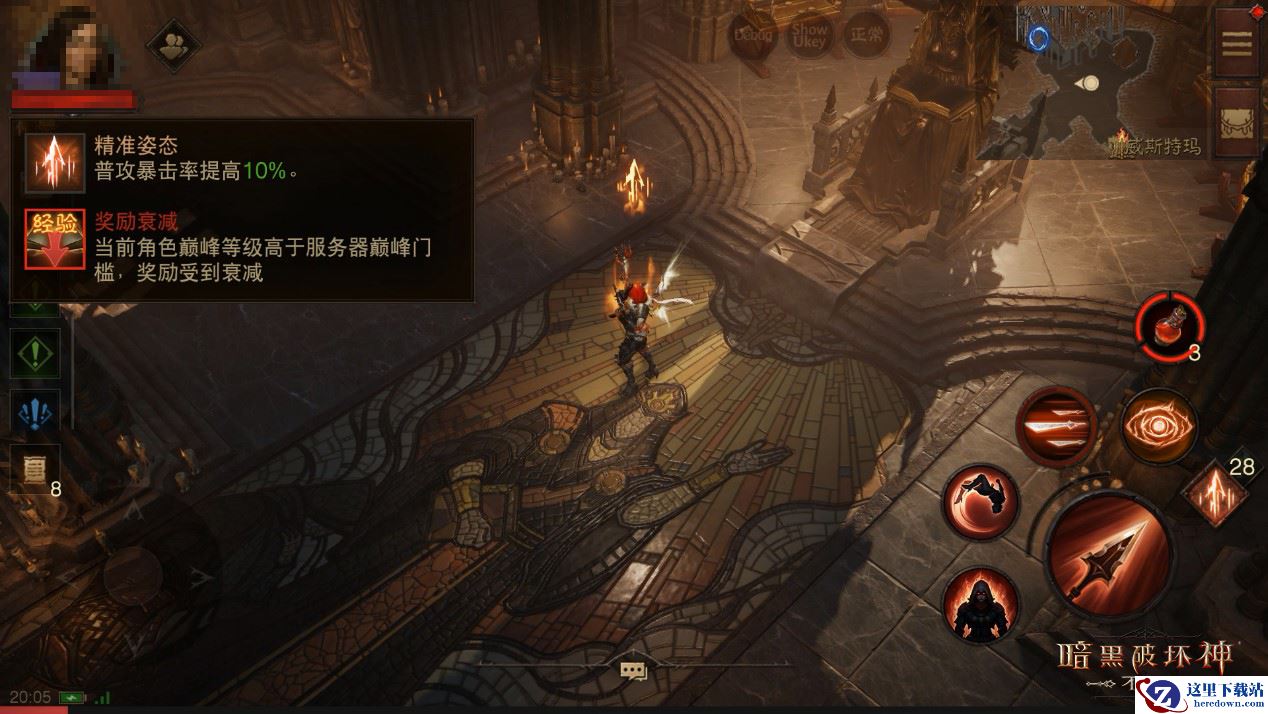
Task: Activate the backflip dodge skill
Action: pyautogui.click(x=981, y=502)
